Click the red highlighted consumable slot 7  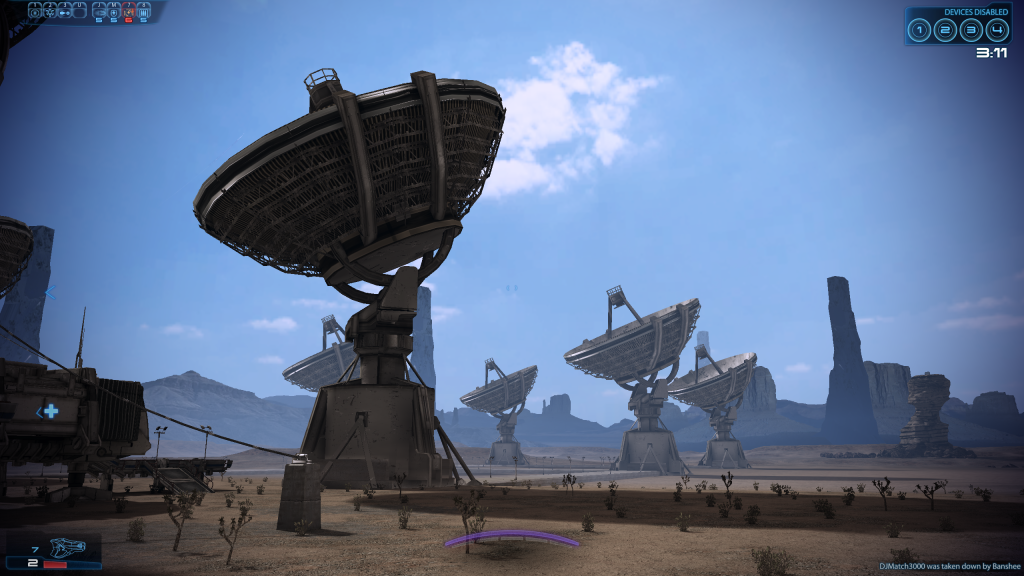tap(129, 12)
